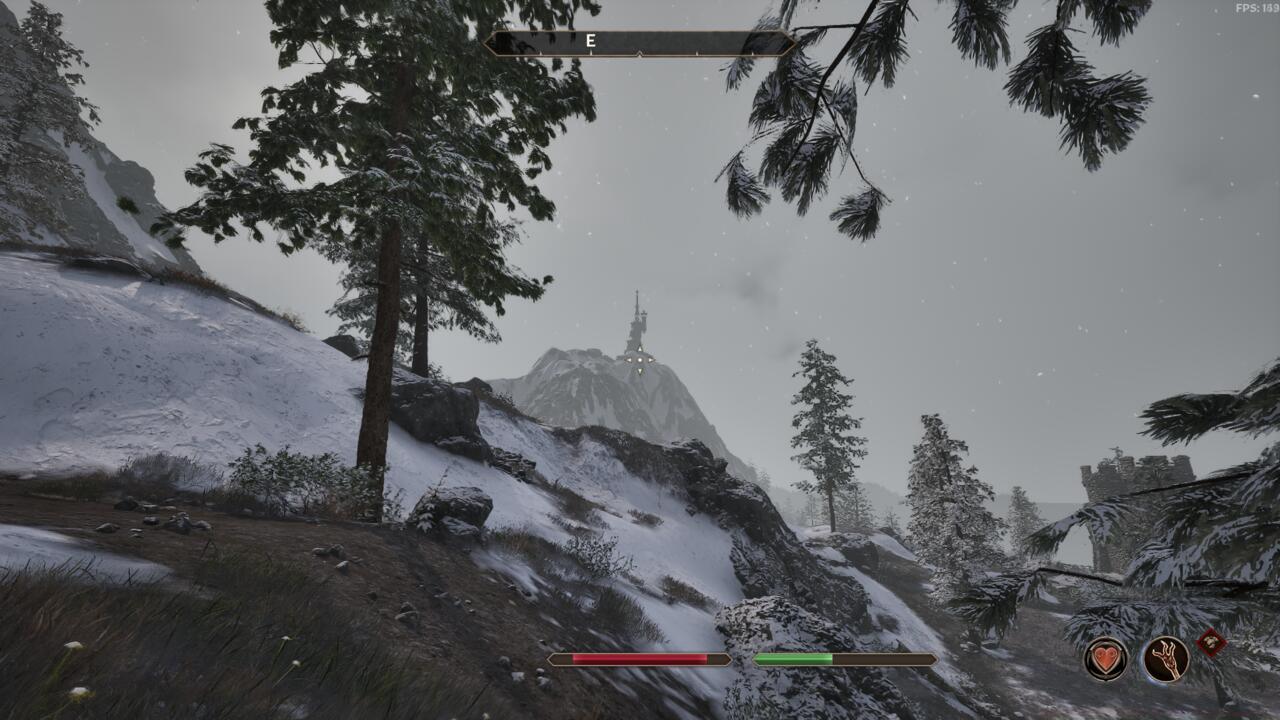Click the red health bar
This screenshot has width=1280, height=720.
pyautogui.click(x=640, y=659)
